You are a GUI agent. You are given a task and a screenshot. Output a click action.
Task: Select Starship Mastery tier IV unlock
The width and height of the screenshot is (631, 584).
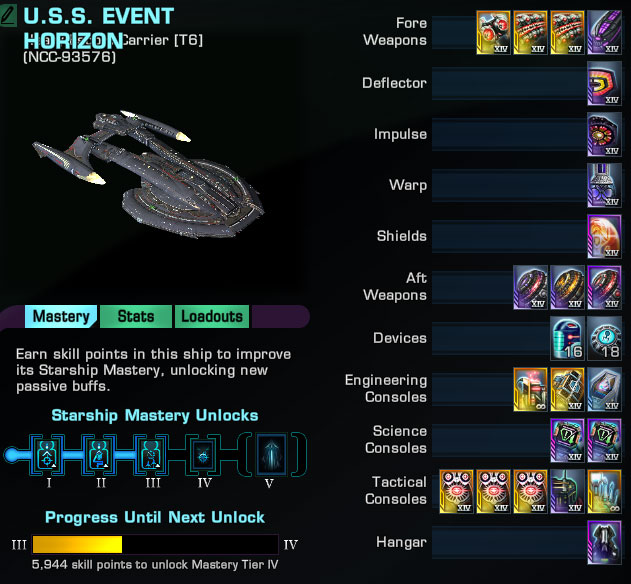point(203,454)
